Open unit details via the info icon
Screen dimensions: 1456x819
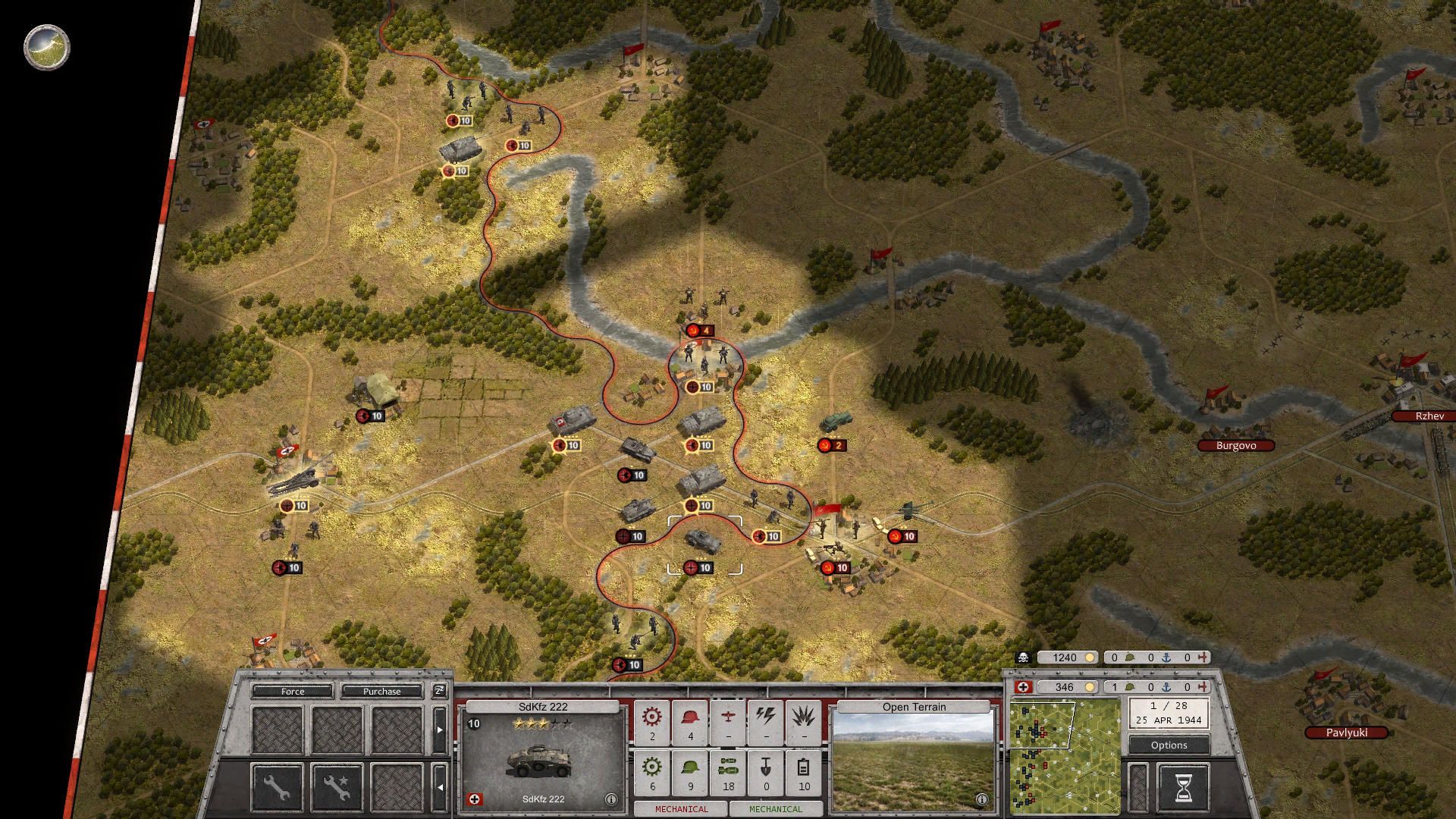coord(611,800)
